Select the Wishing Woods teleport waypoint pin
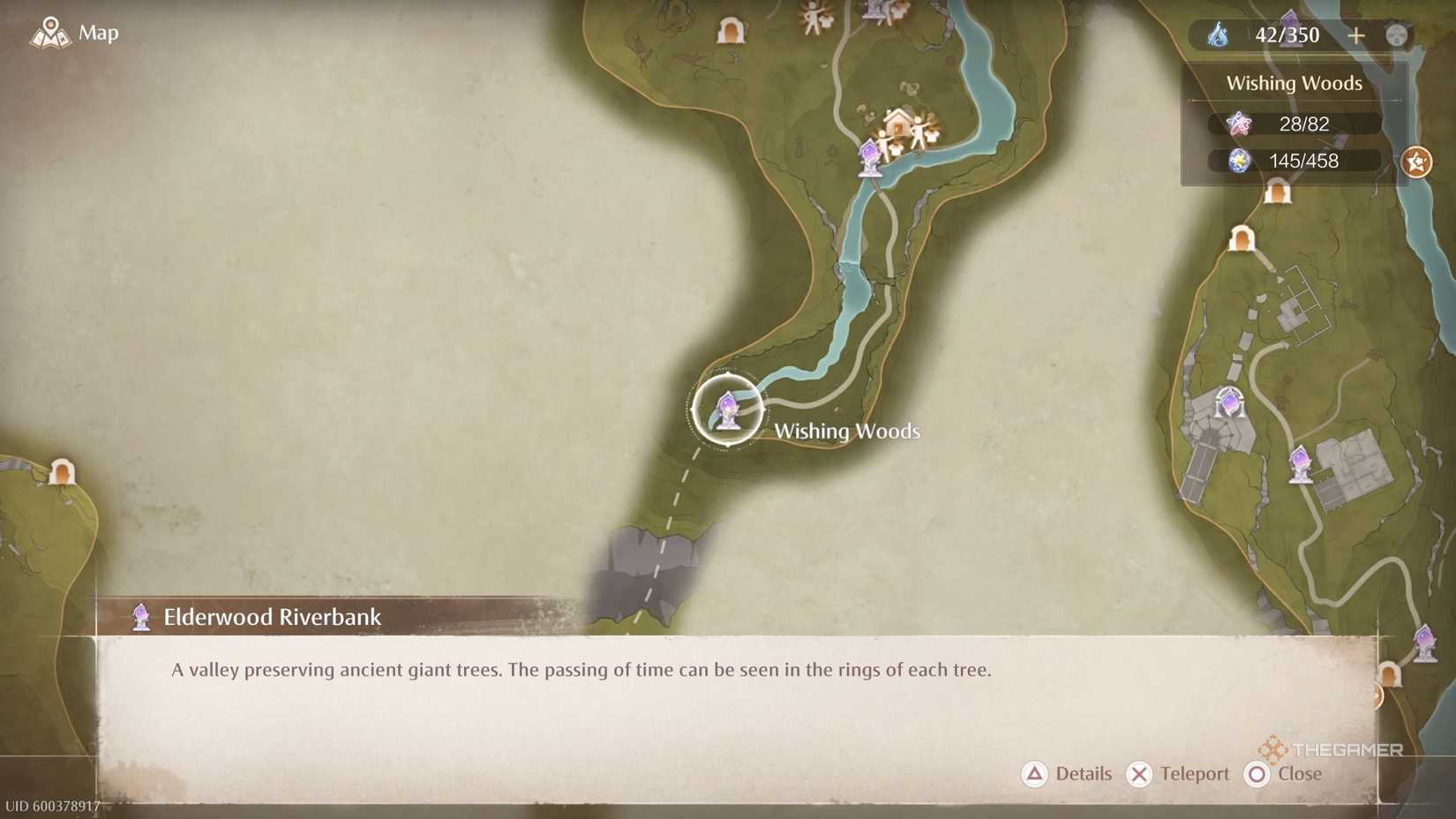This screenshot has width=1456, height=819. (728, 409)
